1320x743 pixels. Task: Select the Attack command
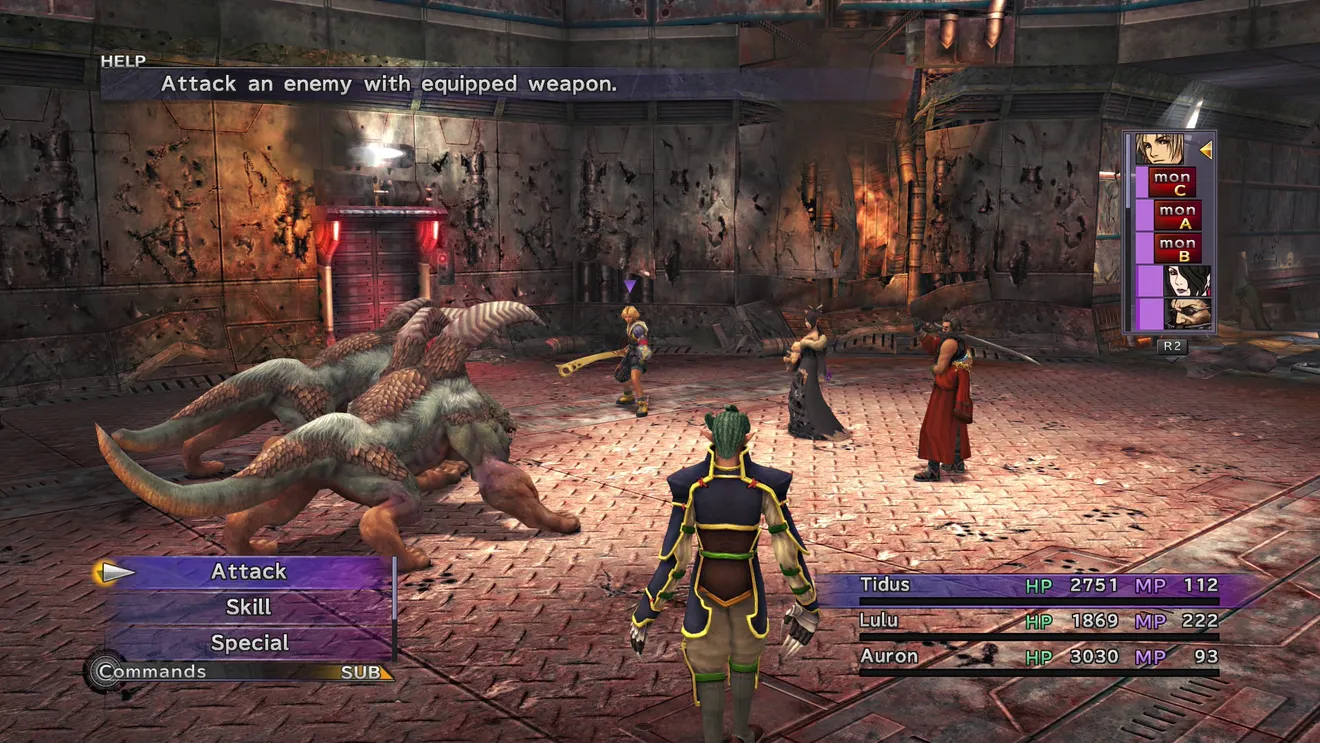click(249, 572)
